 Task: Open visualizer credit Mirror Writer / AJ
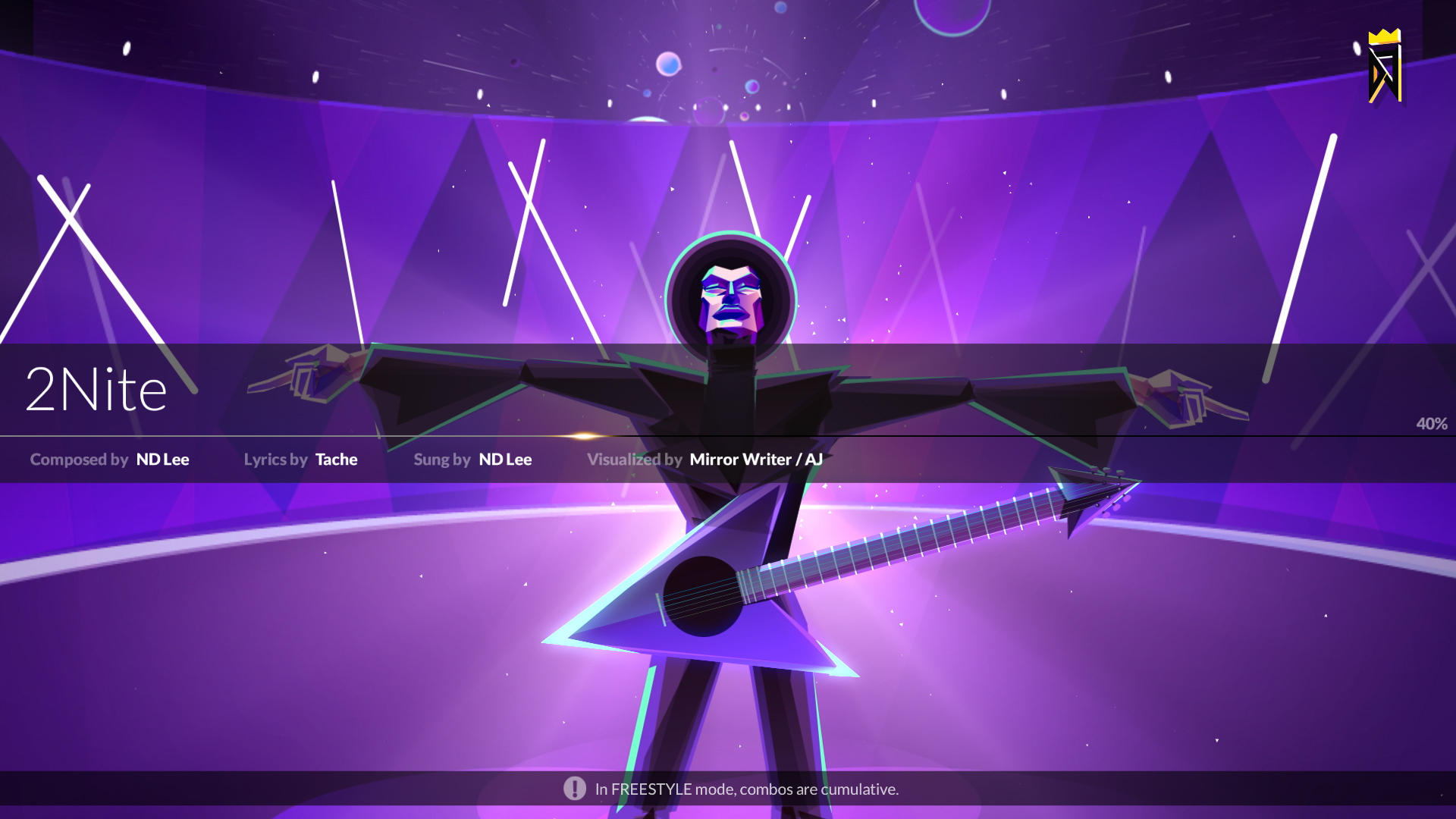coord(755,460)
